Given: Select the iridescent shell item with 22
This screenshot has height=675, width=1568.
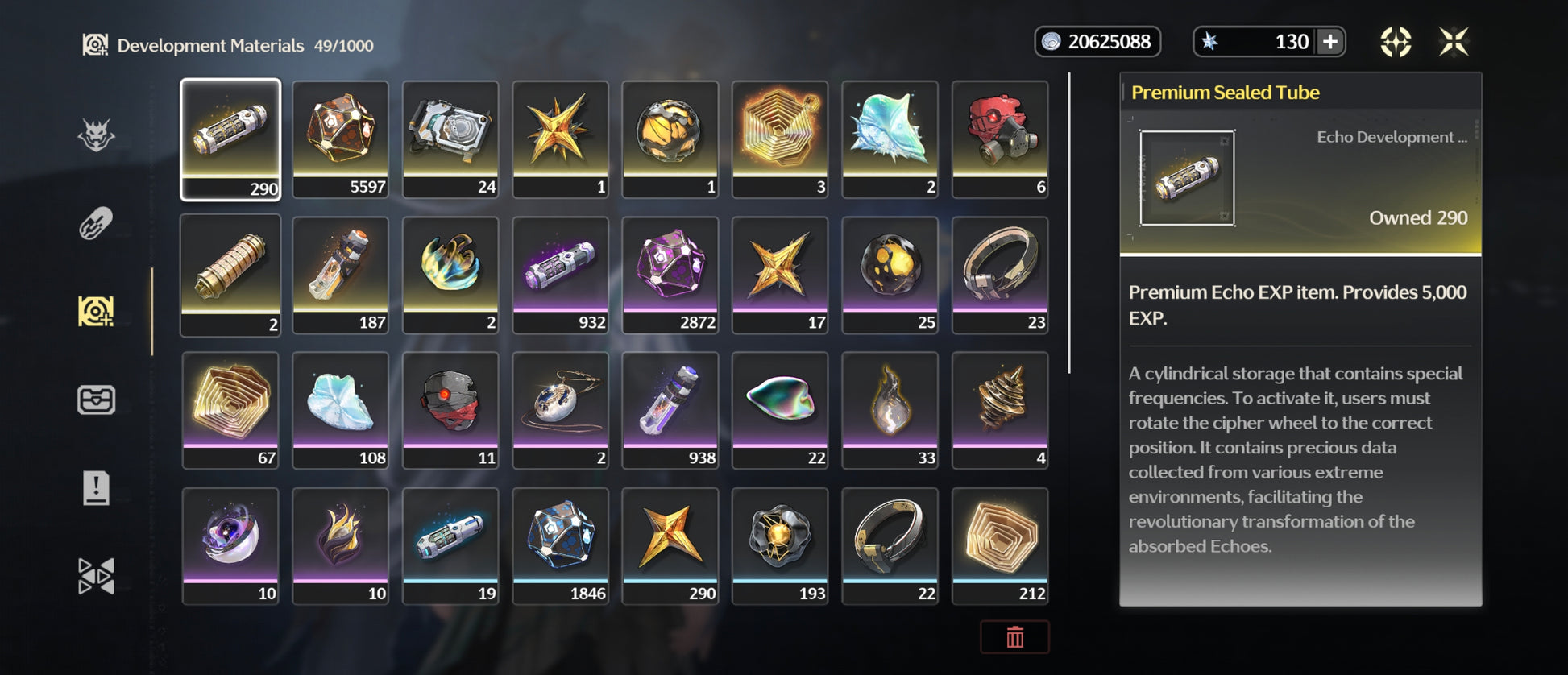Looking at the screenshot, I should coord(780,410).
